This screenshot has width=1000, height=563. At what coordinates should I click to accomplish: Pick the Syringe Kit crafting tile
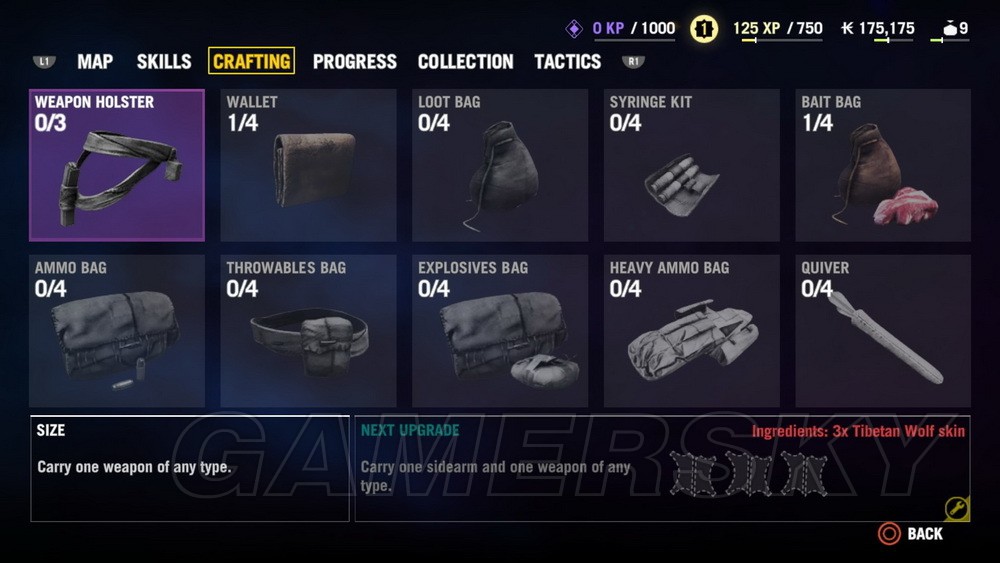pyautogui.click(x=691, y=165)
